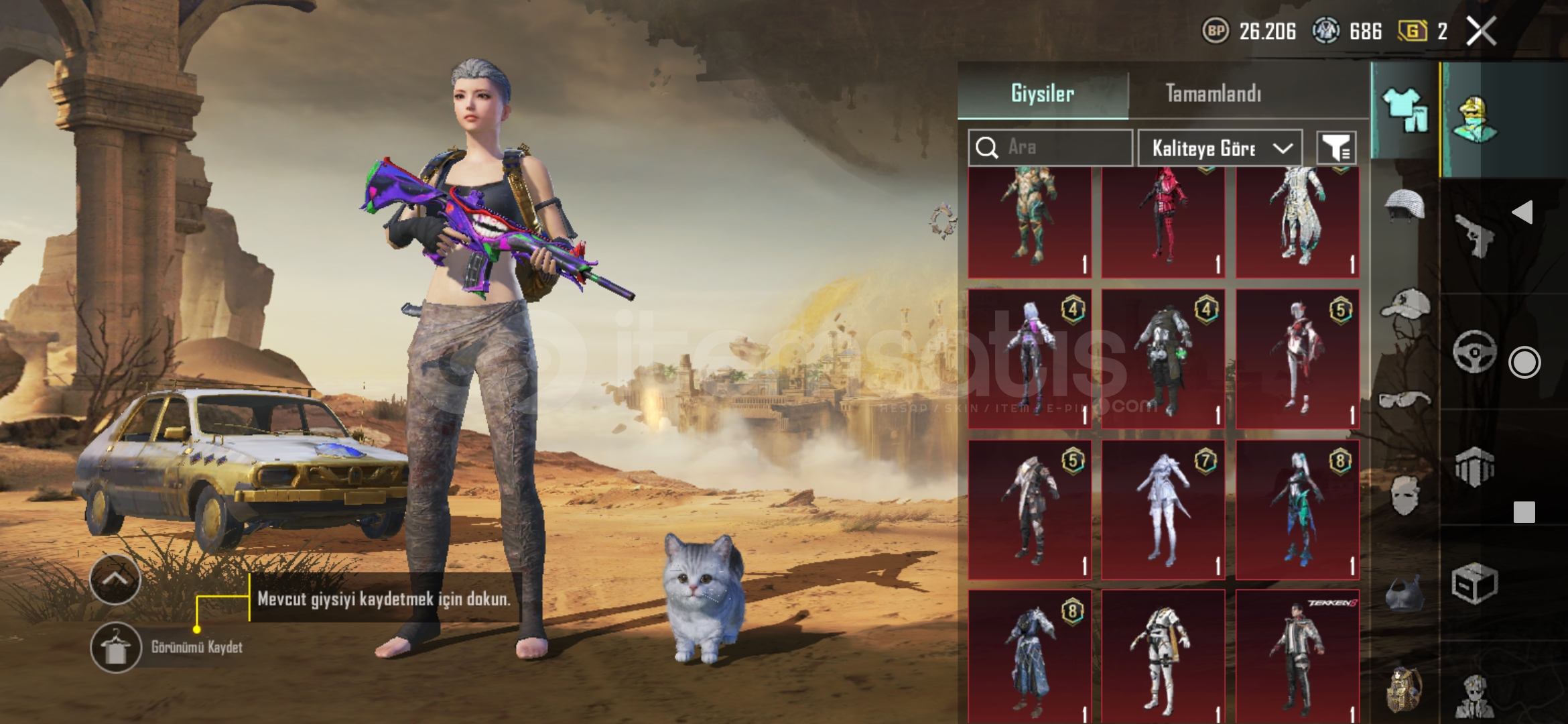Switch to the Giysiler tab
The width and height of the screenshot is (1568, 724).
click(1043, 93)
